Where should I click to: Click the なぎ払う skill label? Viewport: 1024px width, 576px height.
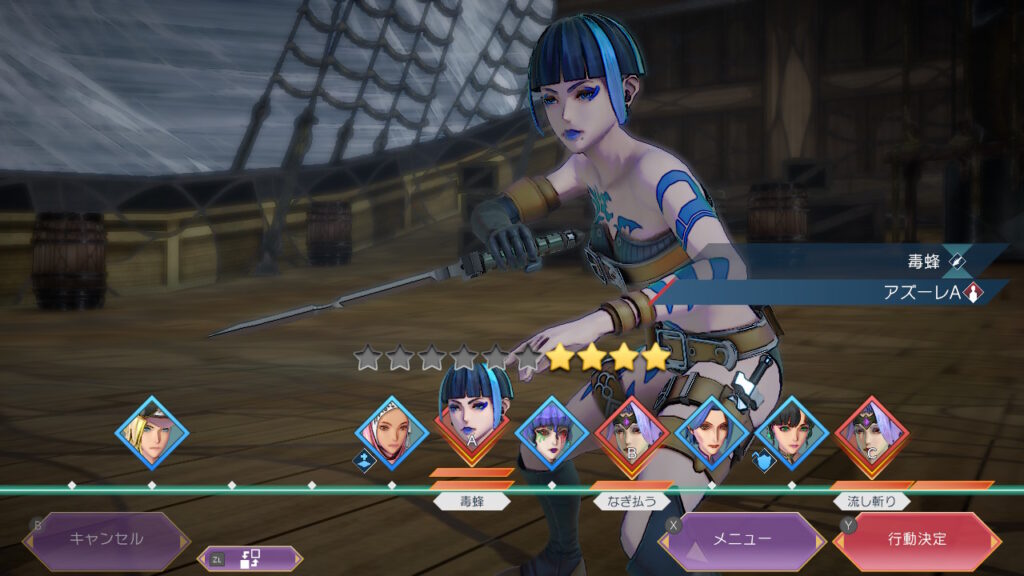632,501
